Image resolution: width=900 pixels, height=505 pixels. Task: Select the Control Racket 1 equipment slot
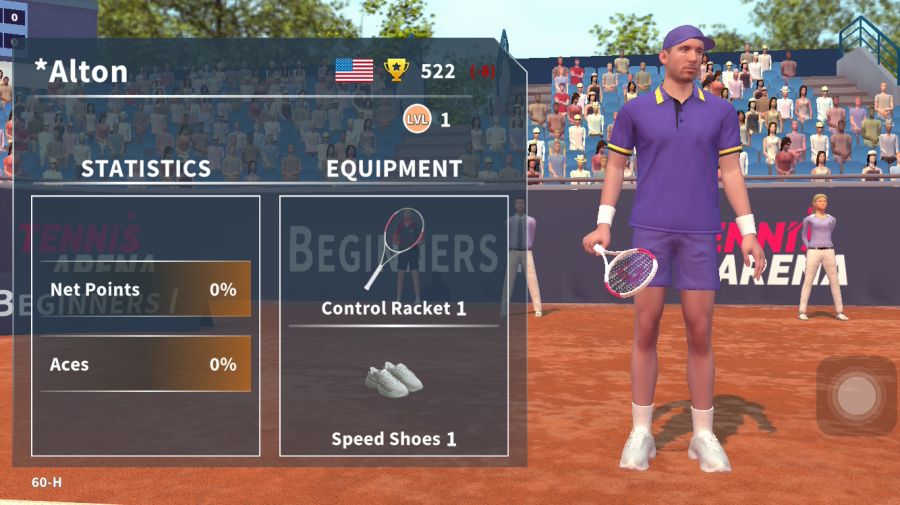tap(394, 262)
